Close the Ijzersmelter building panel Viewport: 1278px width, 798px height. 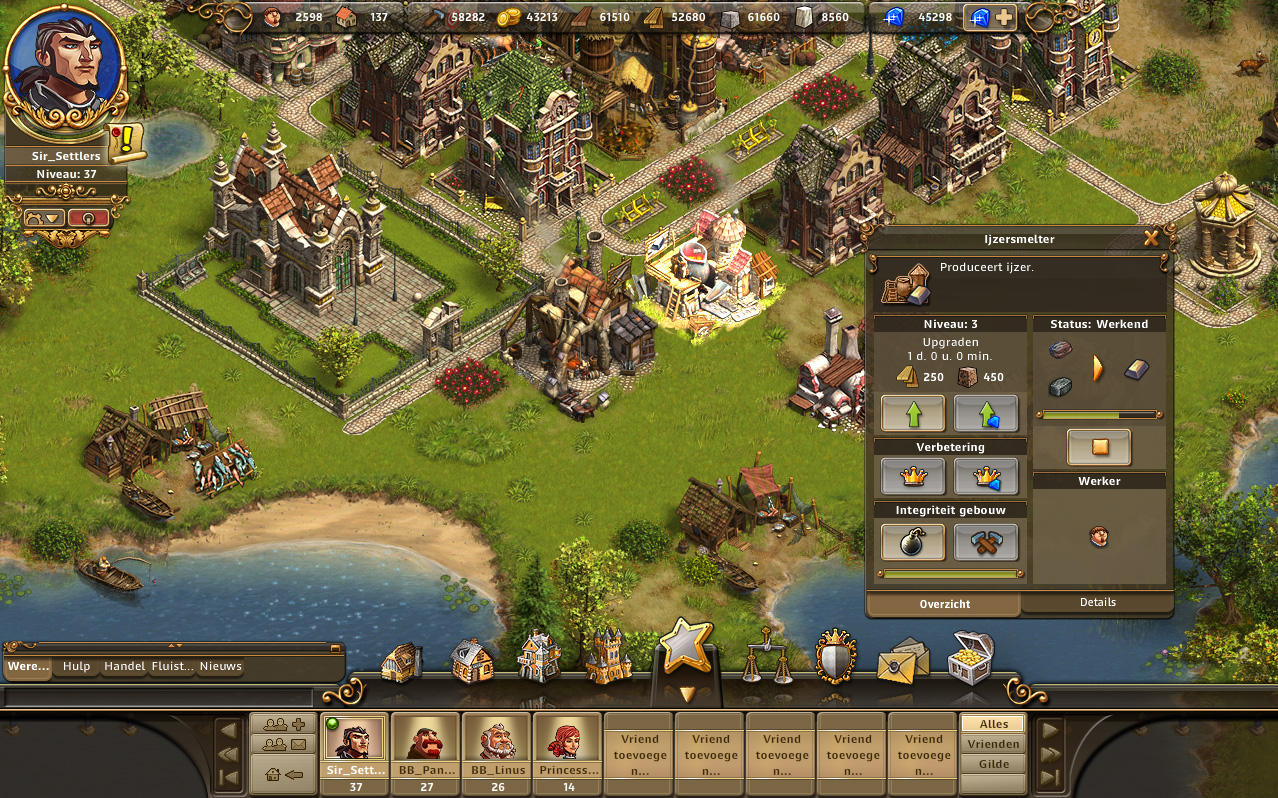[1151, 238]
